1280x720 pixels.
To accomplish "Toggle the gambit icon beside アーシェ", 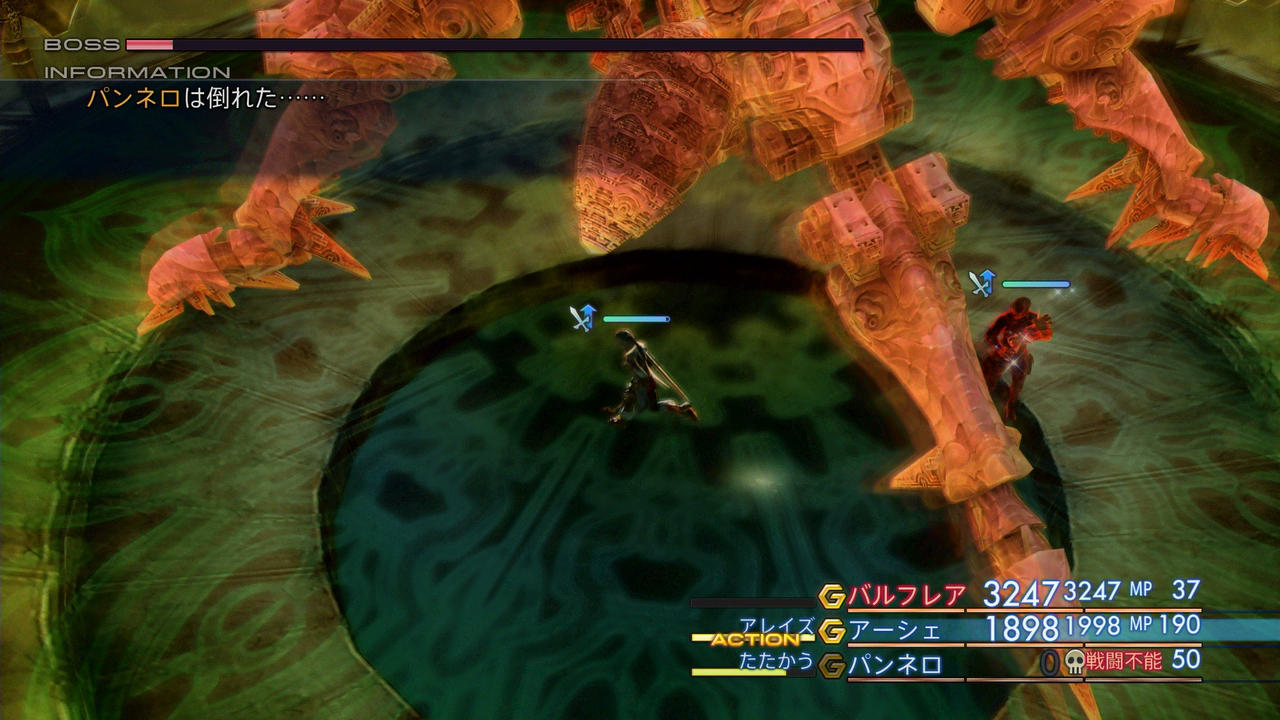I will point(832,631).
